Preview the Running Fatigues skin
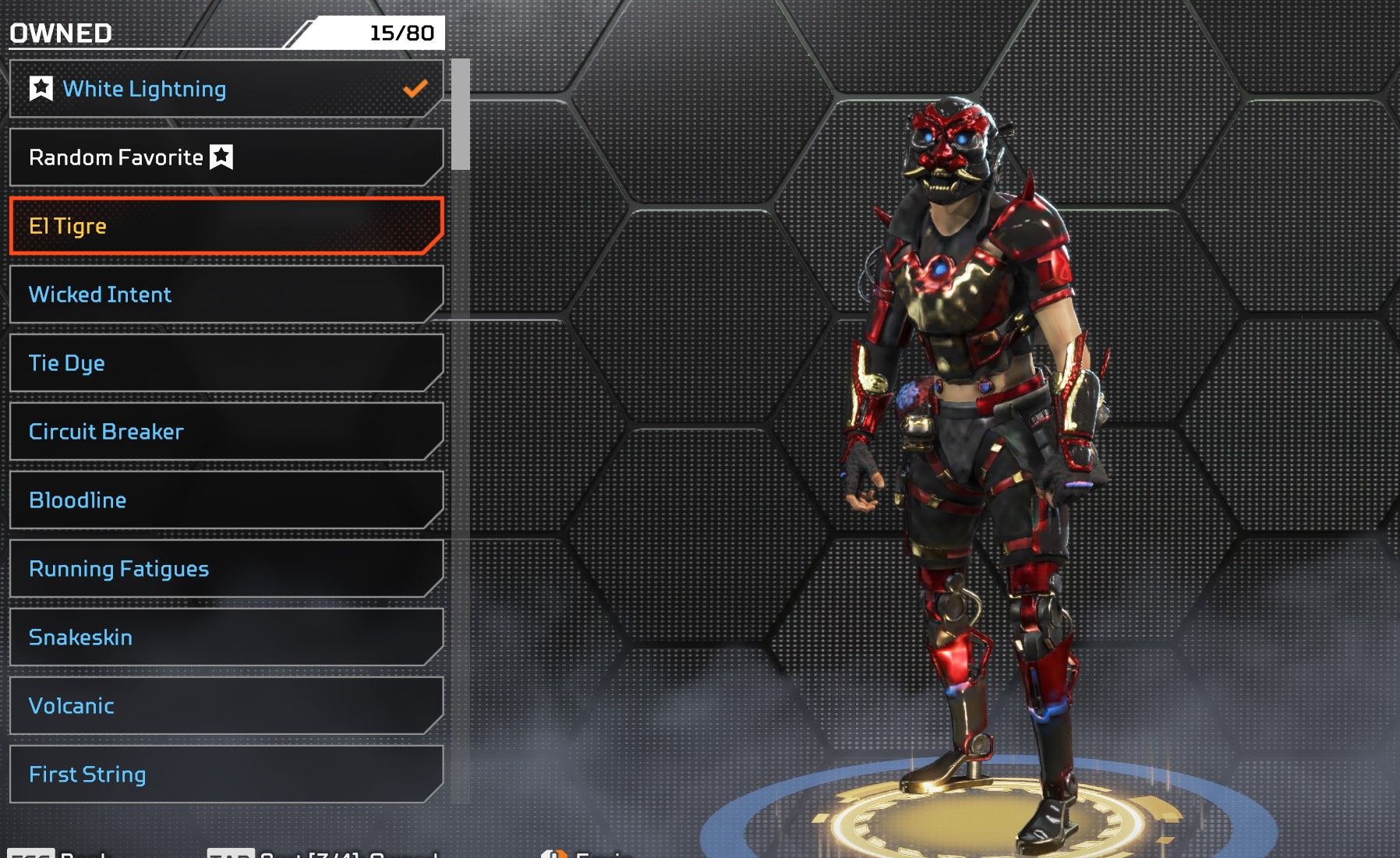Viewport: 1400px width, 858px height. click(x=226, y=569)
